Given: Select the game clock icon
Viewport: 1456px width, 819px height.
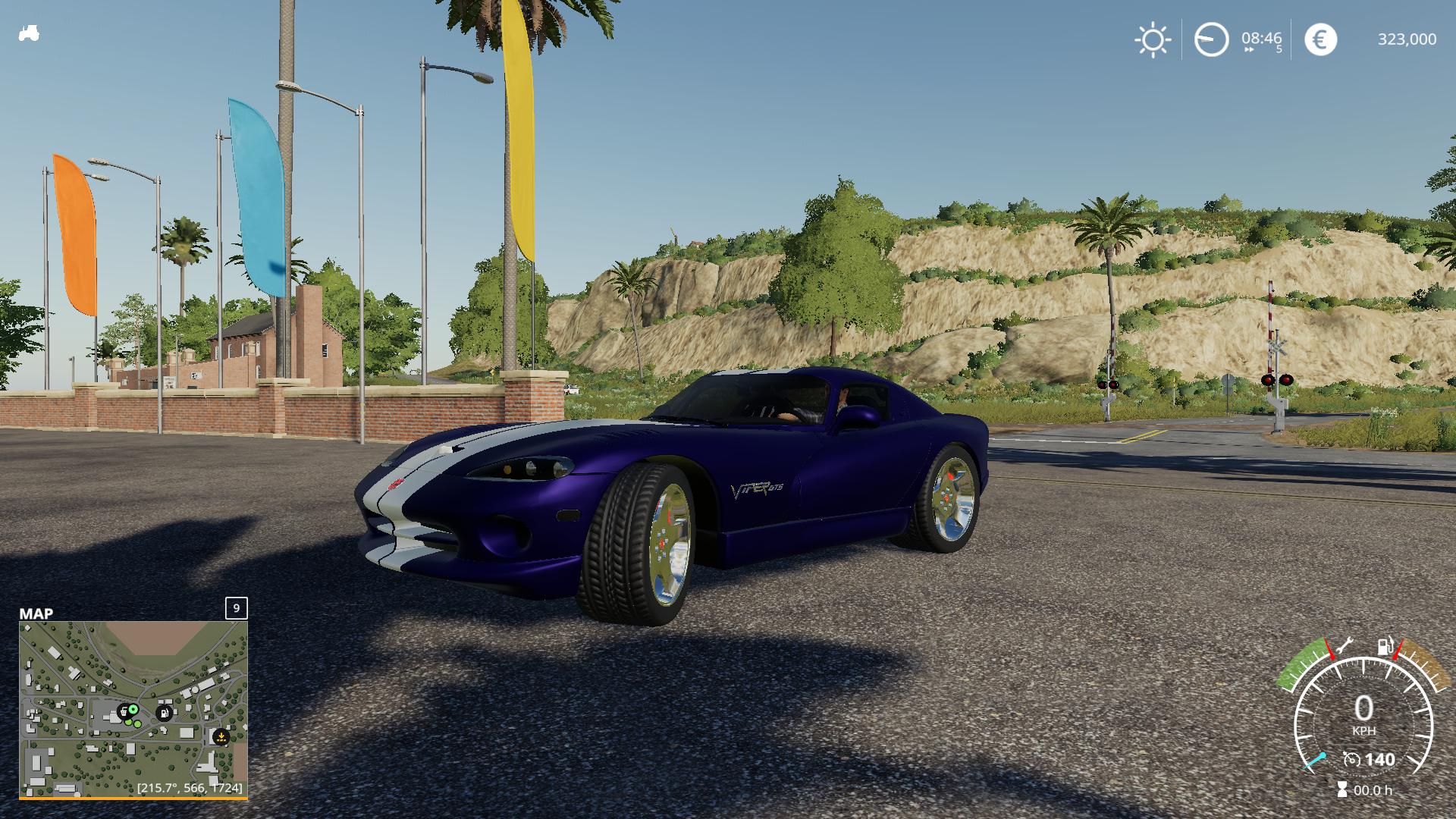Looking at the screenshot, I should (1211, 39).
